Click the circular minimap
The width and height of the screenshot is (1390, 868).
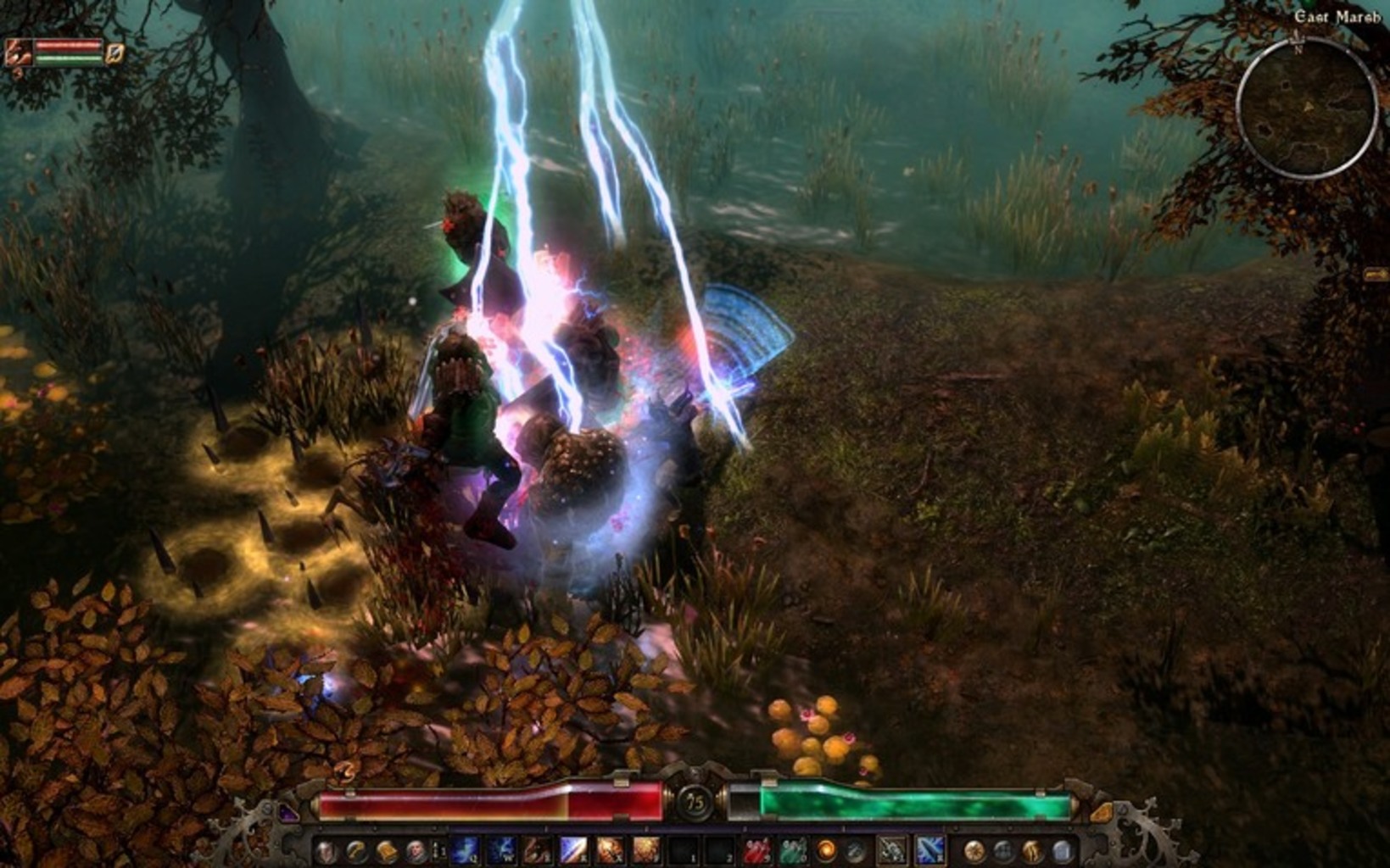pos(1306,108)
